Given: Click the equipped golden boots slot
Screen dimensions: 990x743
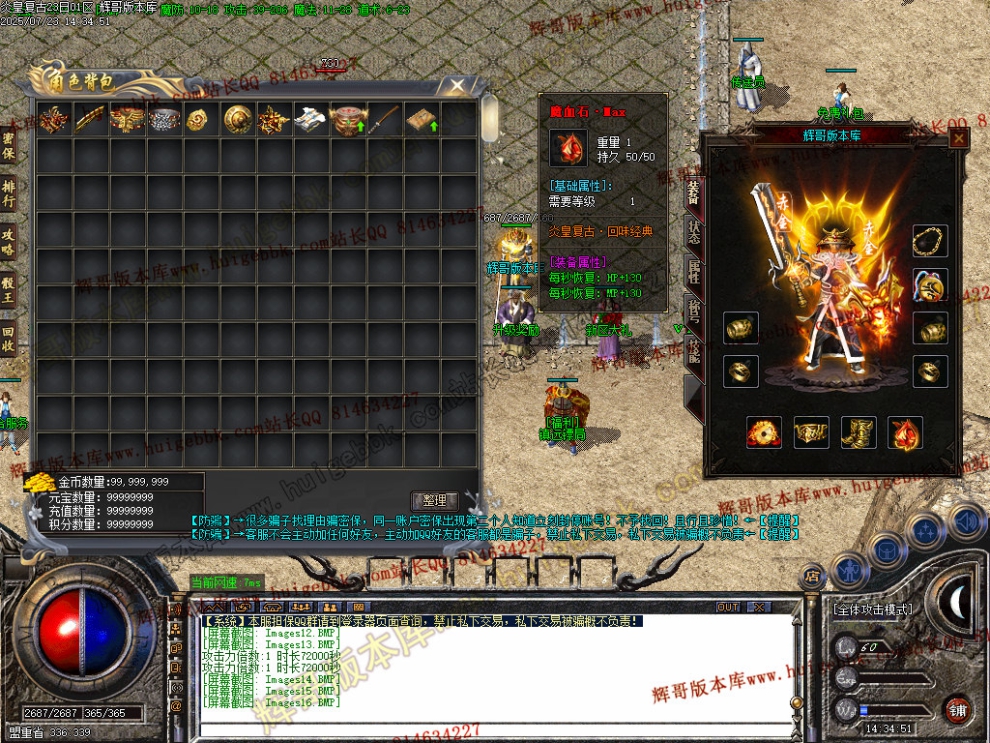Looking at the screenshot, I should [858, 432].
